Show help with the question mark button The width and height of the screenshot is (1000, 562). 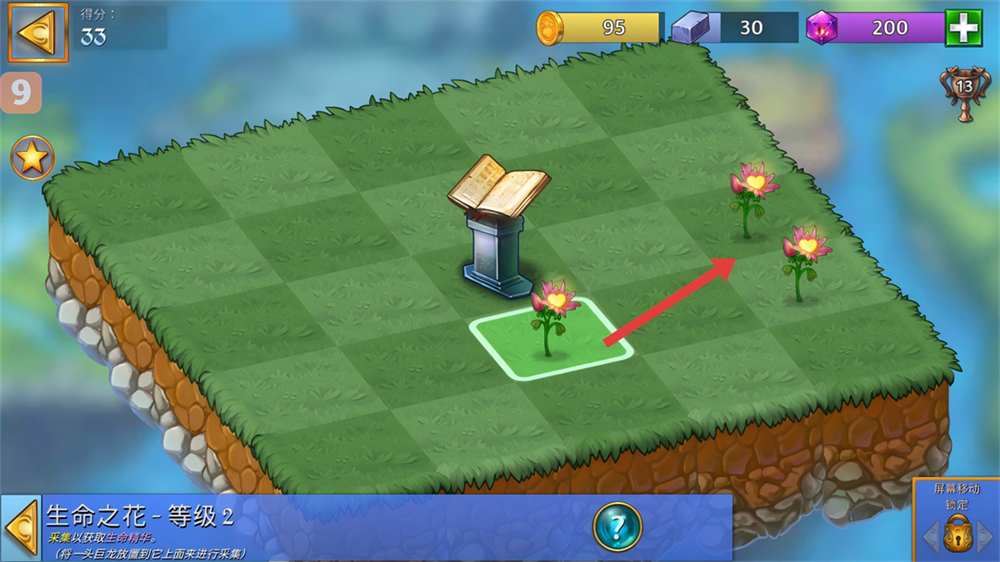[617, 526]
